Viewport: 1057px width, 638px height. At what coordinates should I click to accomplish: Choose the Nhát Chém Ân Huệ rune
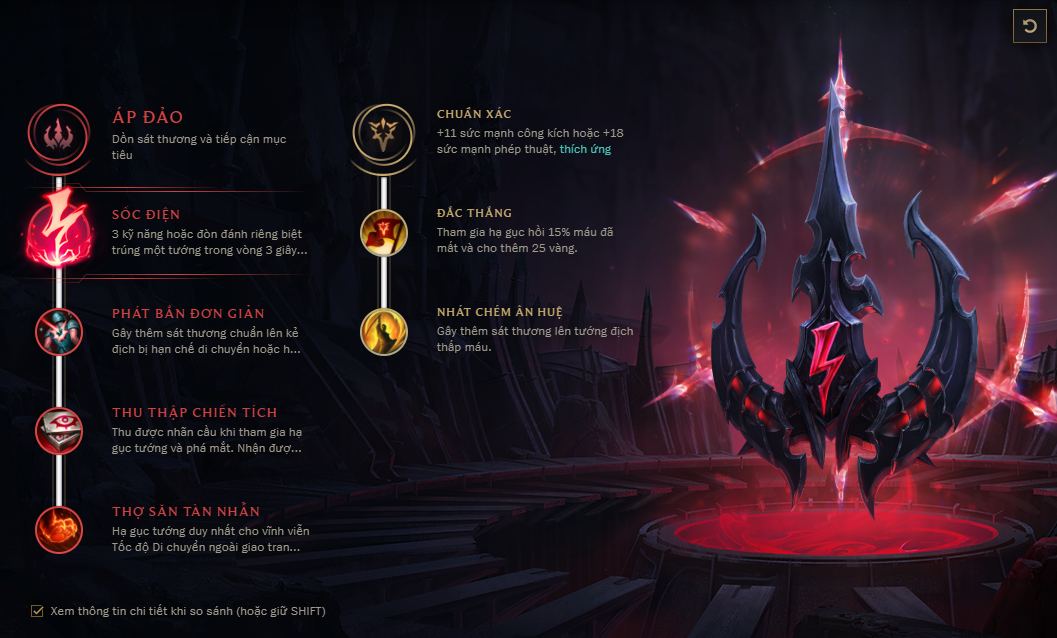click(383, 331)
